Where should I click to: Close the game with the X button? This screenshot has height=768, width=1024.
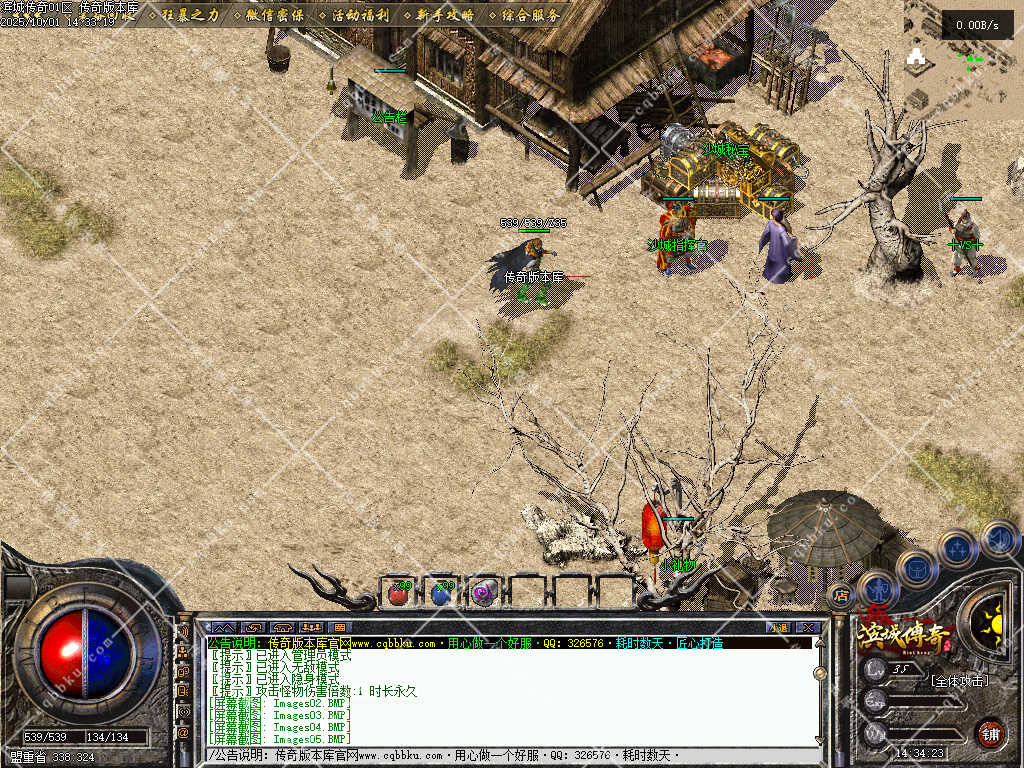[809, 627]
